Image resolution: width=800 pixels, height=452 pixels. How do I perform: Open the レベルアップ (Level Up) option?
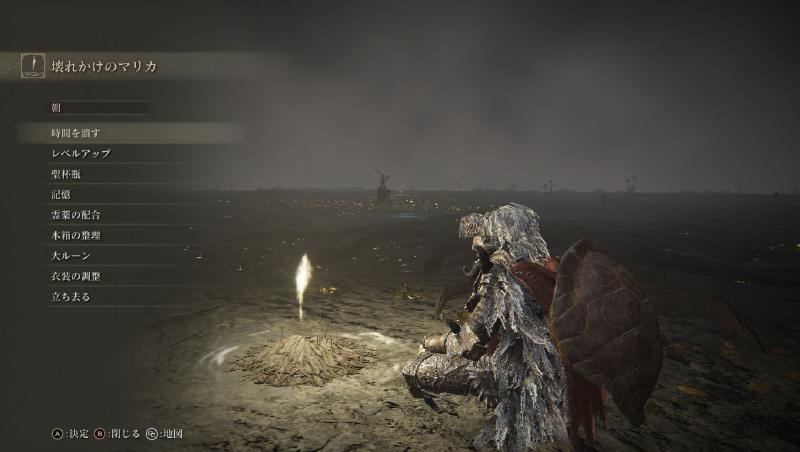(81, 153)
